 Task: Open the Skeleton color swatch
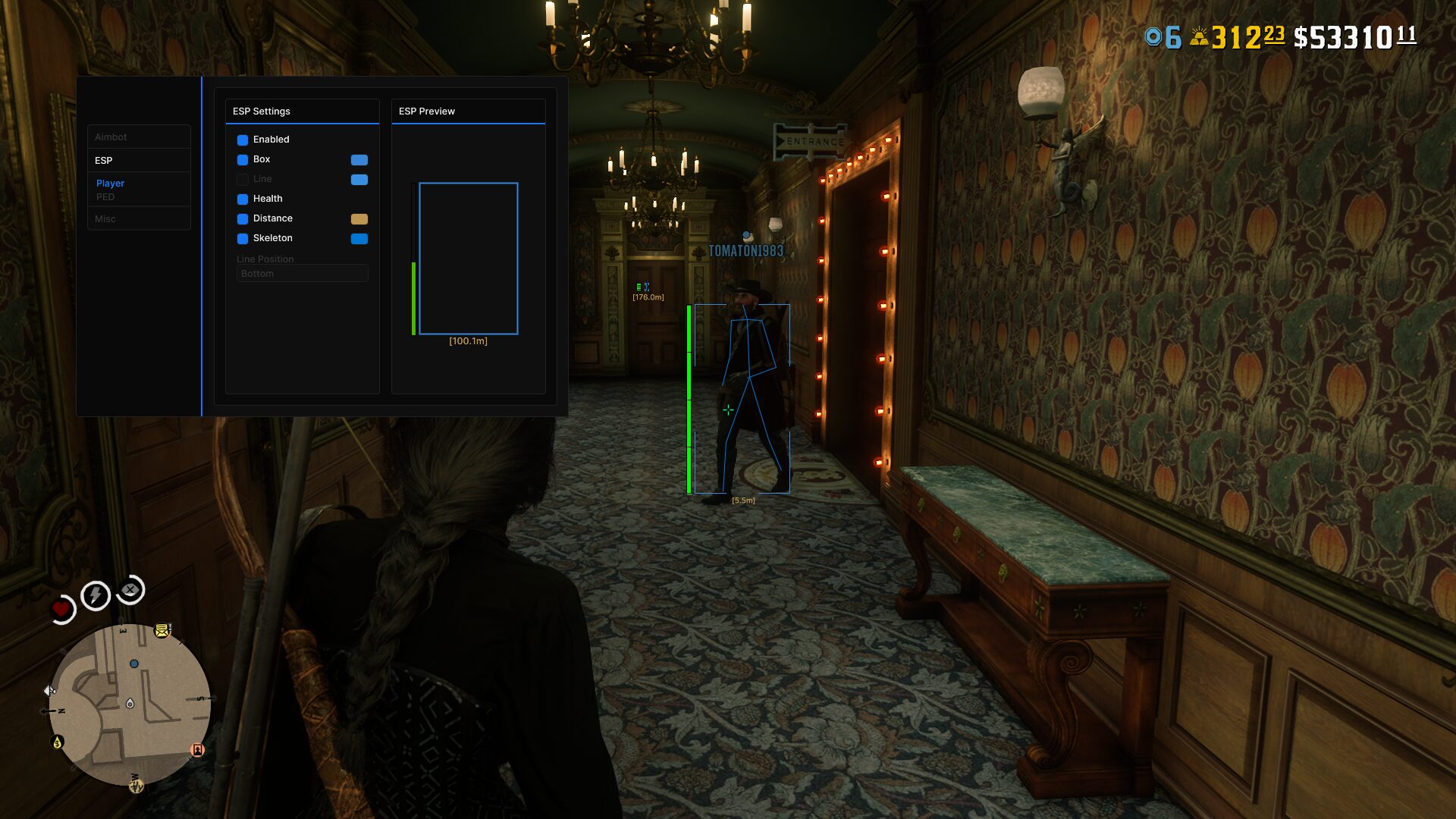[x=359, y=239]
